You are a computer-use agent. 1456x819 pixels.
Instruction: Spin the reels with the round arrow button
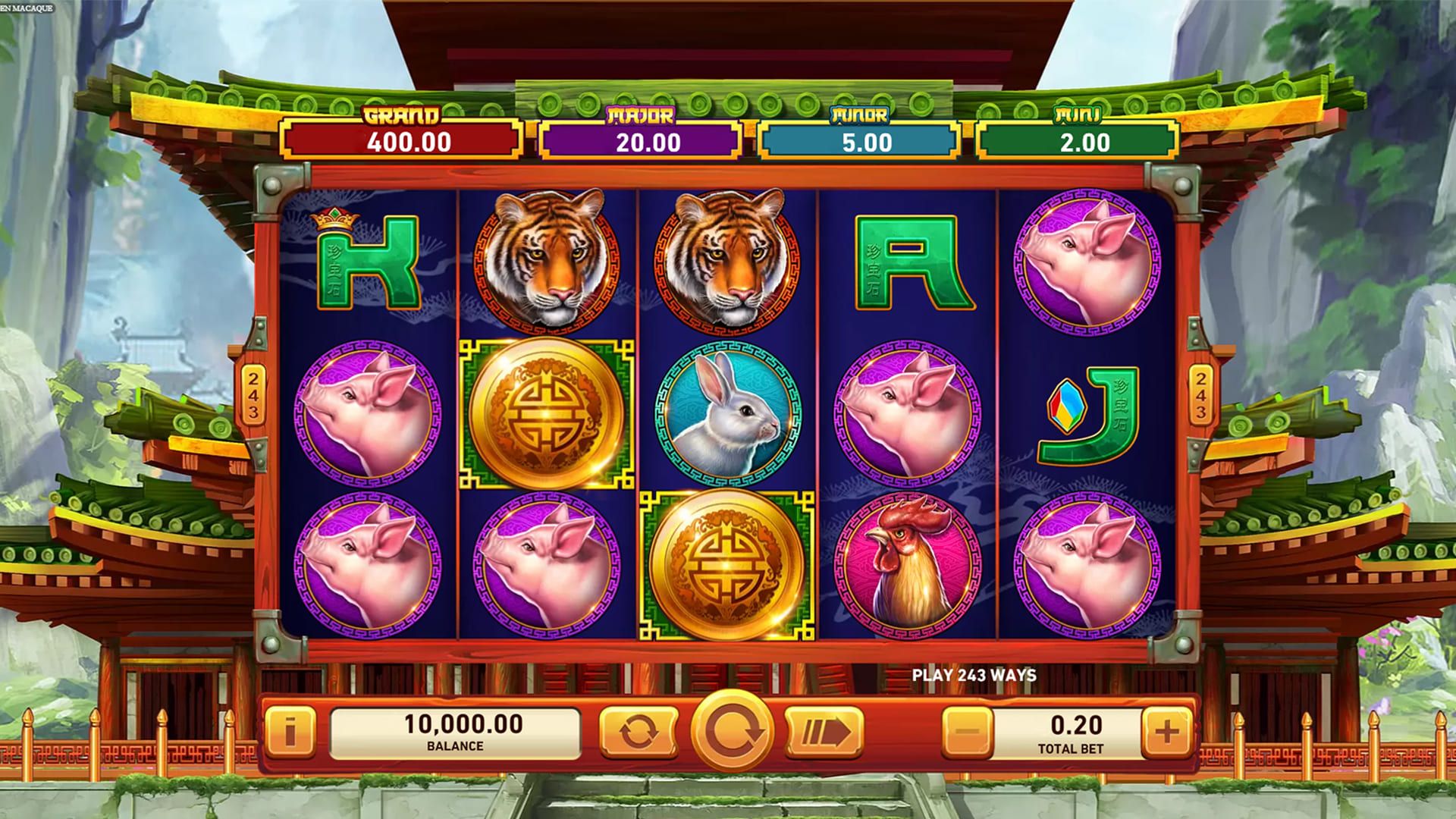(731, 732)
